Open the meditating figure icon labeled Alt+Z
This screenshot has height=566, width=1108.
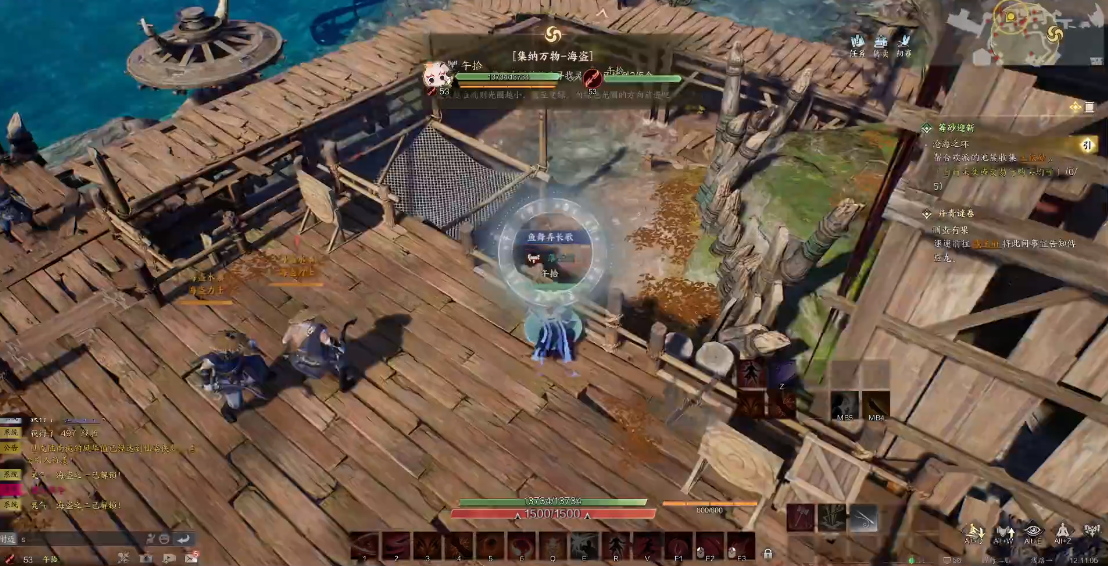tap(1063, 532)
